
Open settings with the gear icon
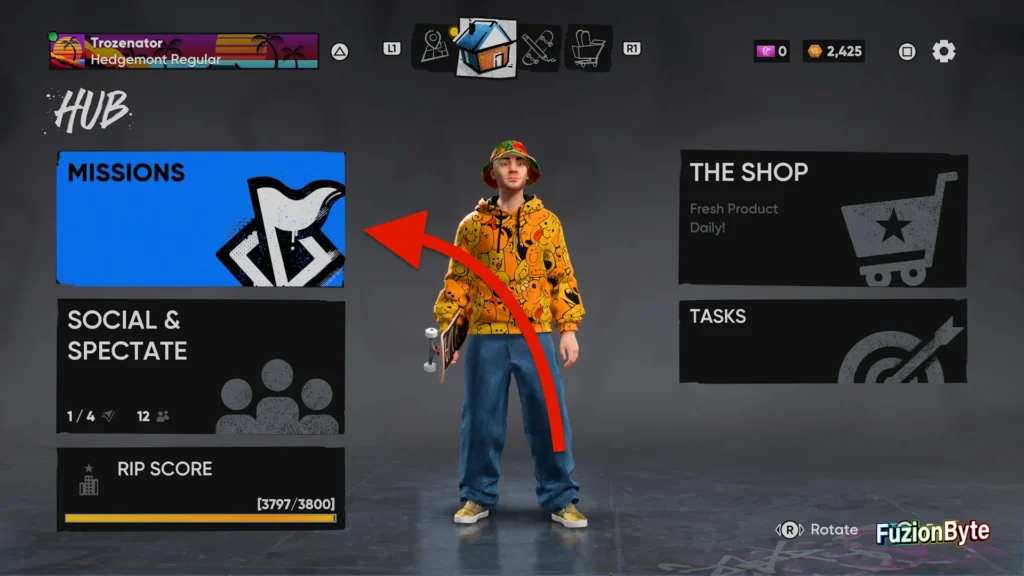pos(943,51)
